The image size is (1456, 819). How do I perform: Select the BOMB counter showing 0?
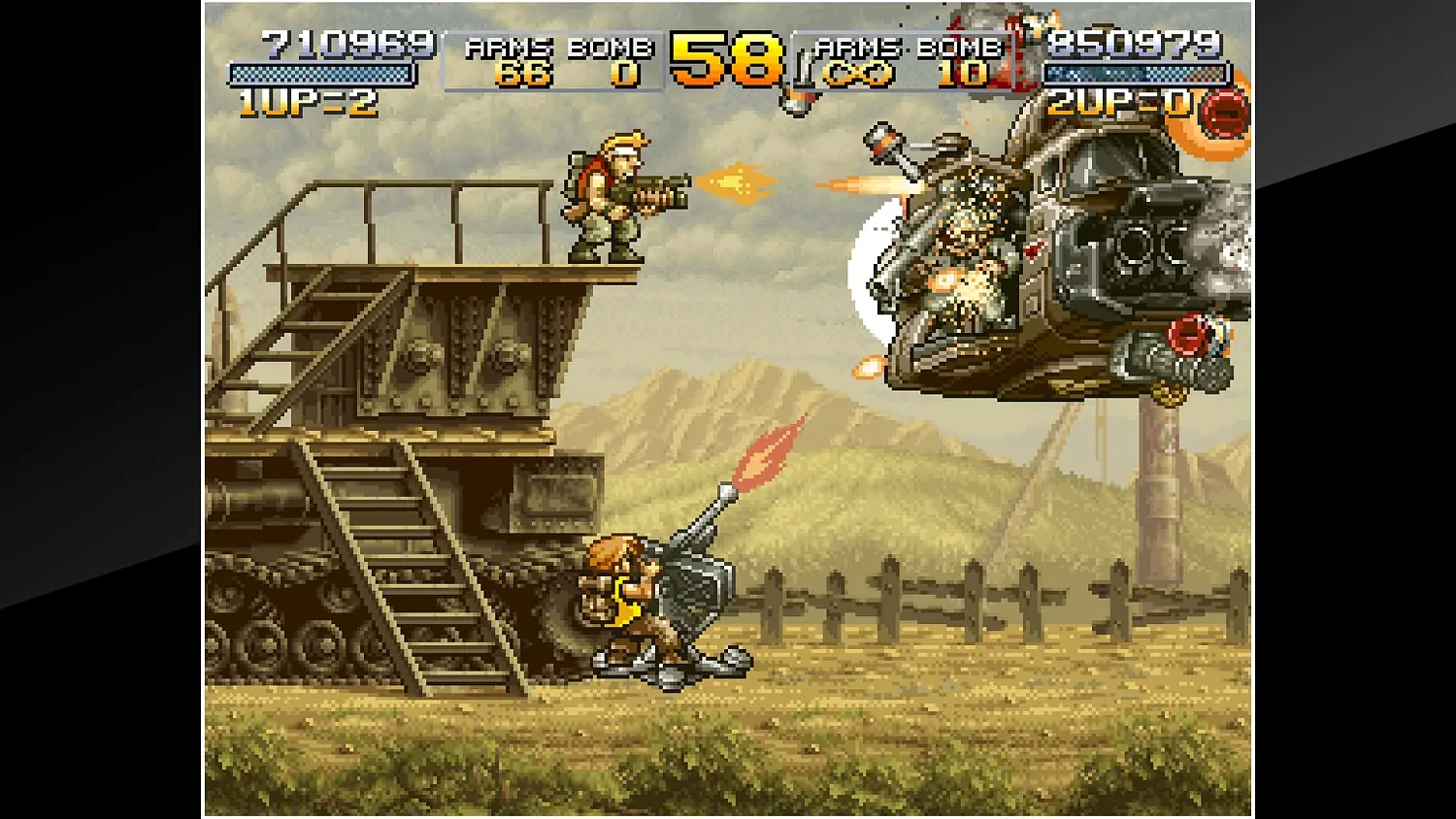[627, 71]
